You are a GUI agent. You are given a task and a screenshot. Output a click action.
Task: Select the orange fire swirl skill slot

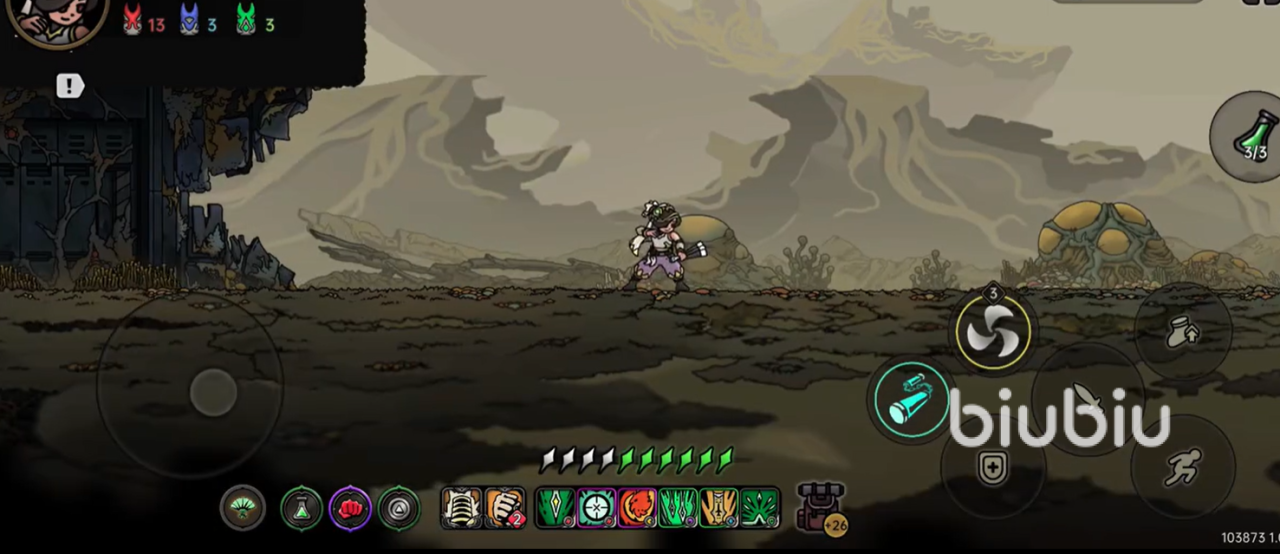[637, 508]
